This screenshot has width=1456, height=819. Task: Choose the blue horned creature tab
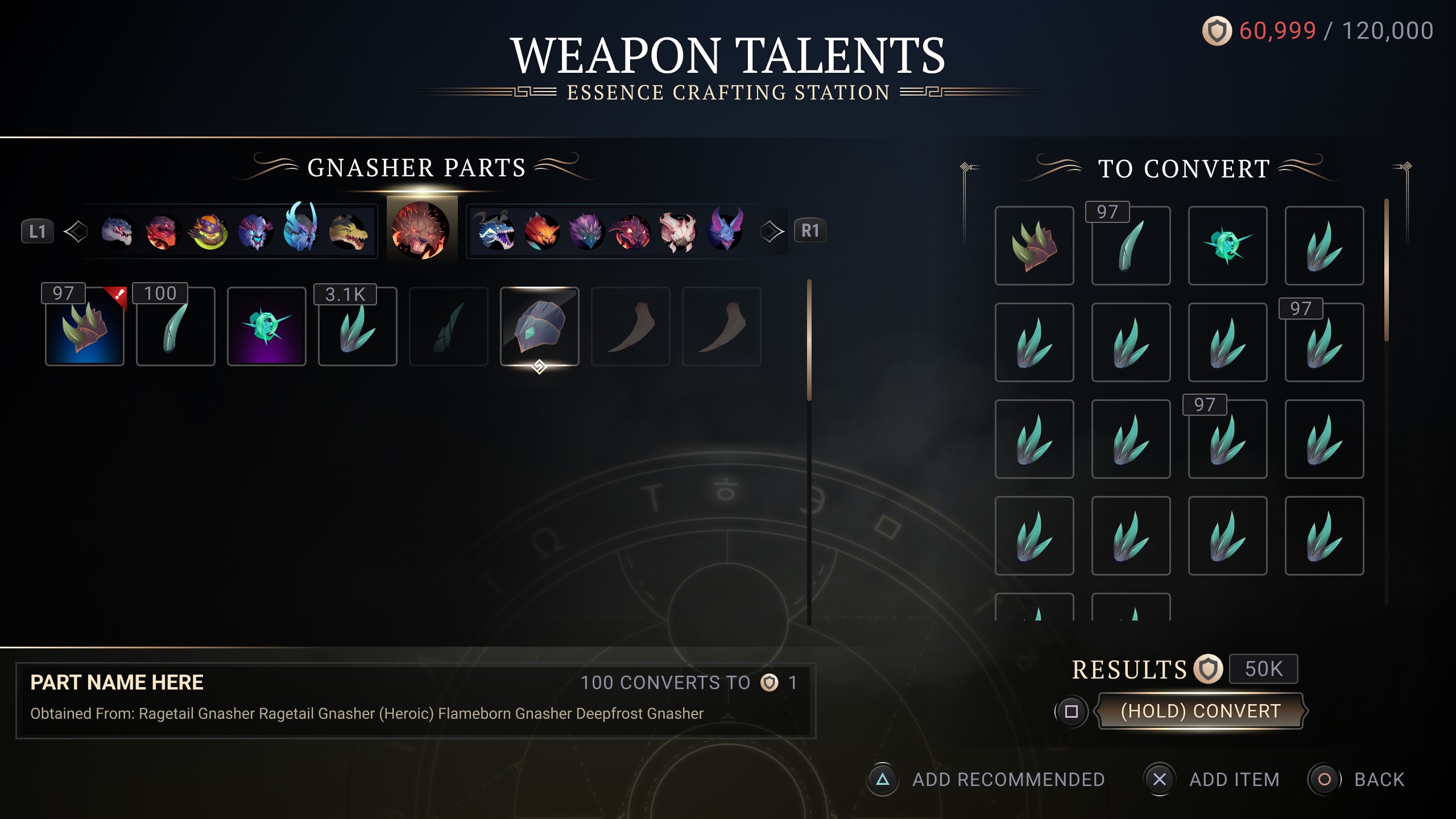(x=301, y=227)
